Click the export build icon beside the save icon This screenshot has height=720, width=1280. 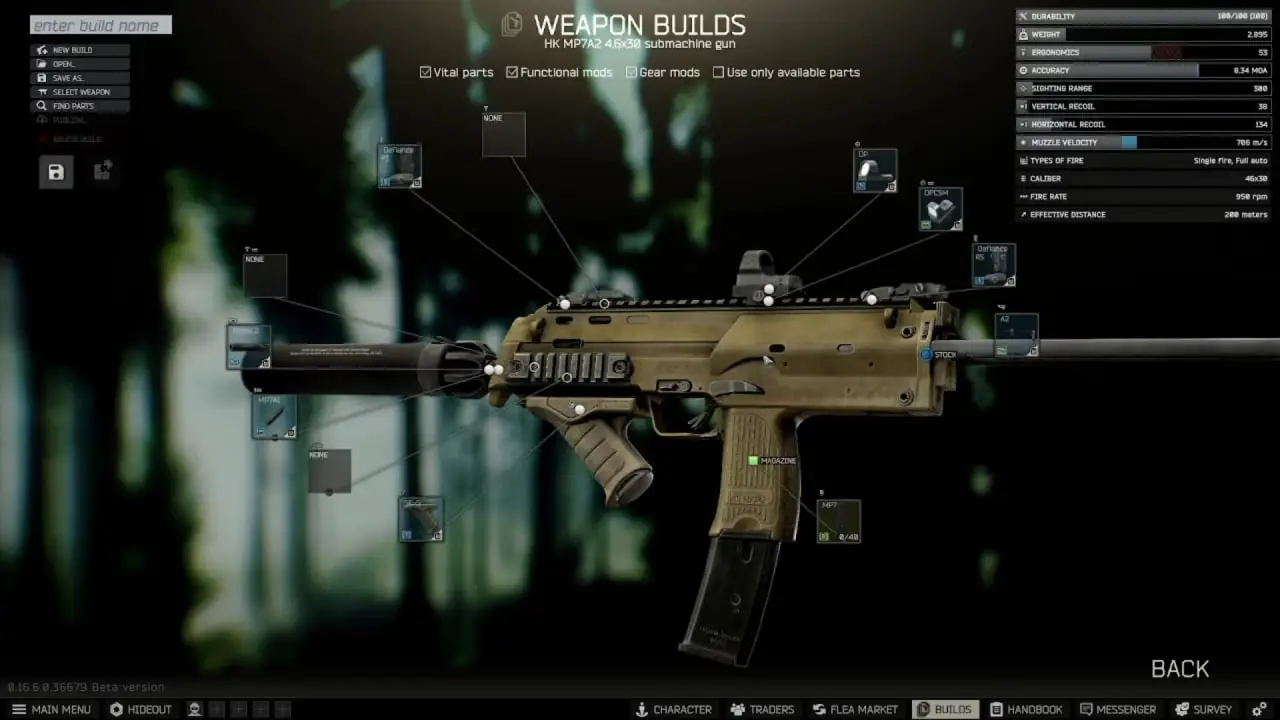coord(102,171)
